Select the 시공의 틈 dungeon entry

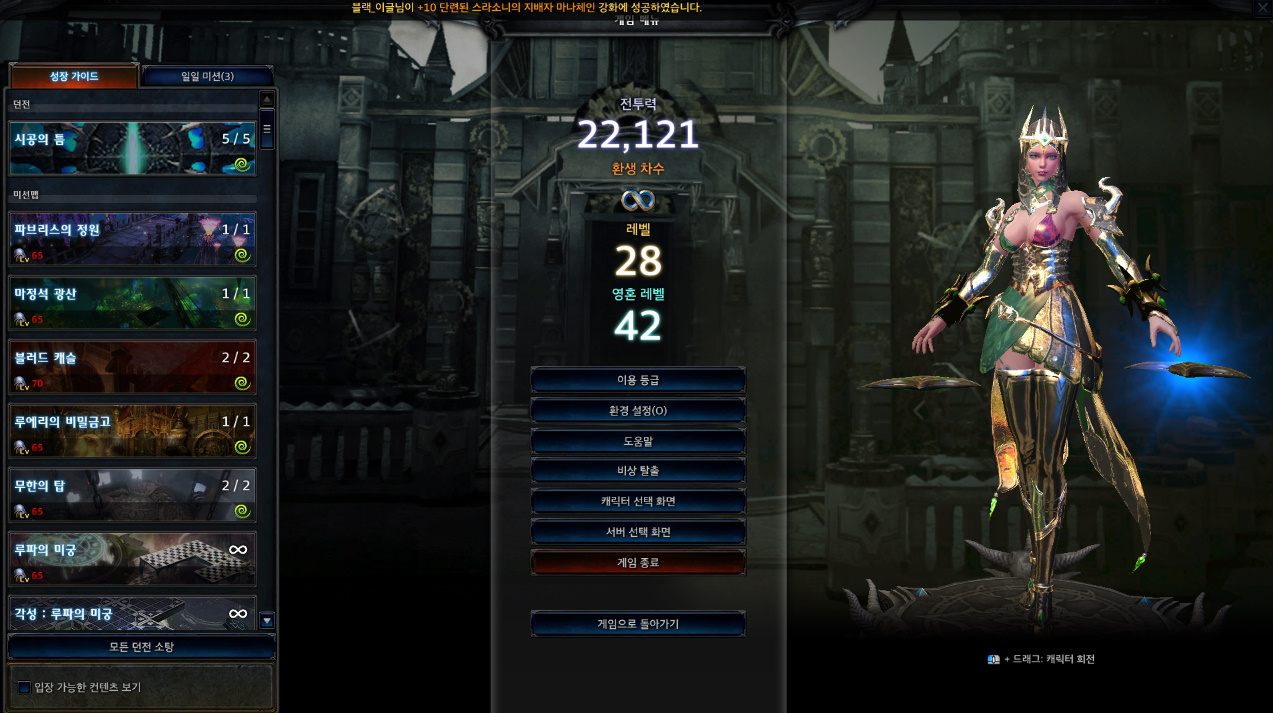click(132, 149)
